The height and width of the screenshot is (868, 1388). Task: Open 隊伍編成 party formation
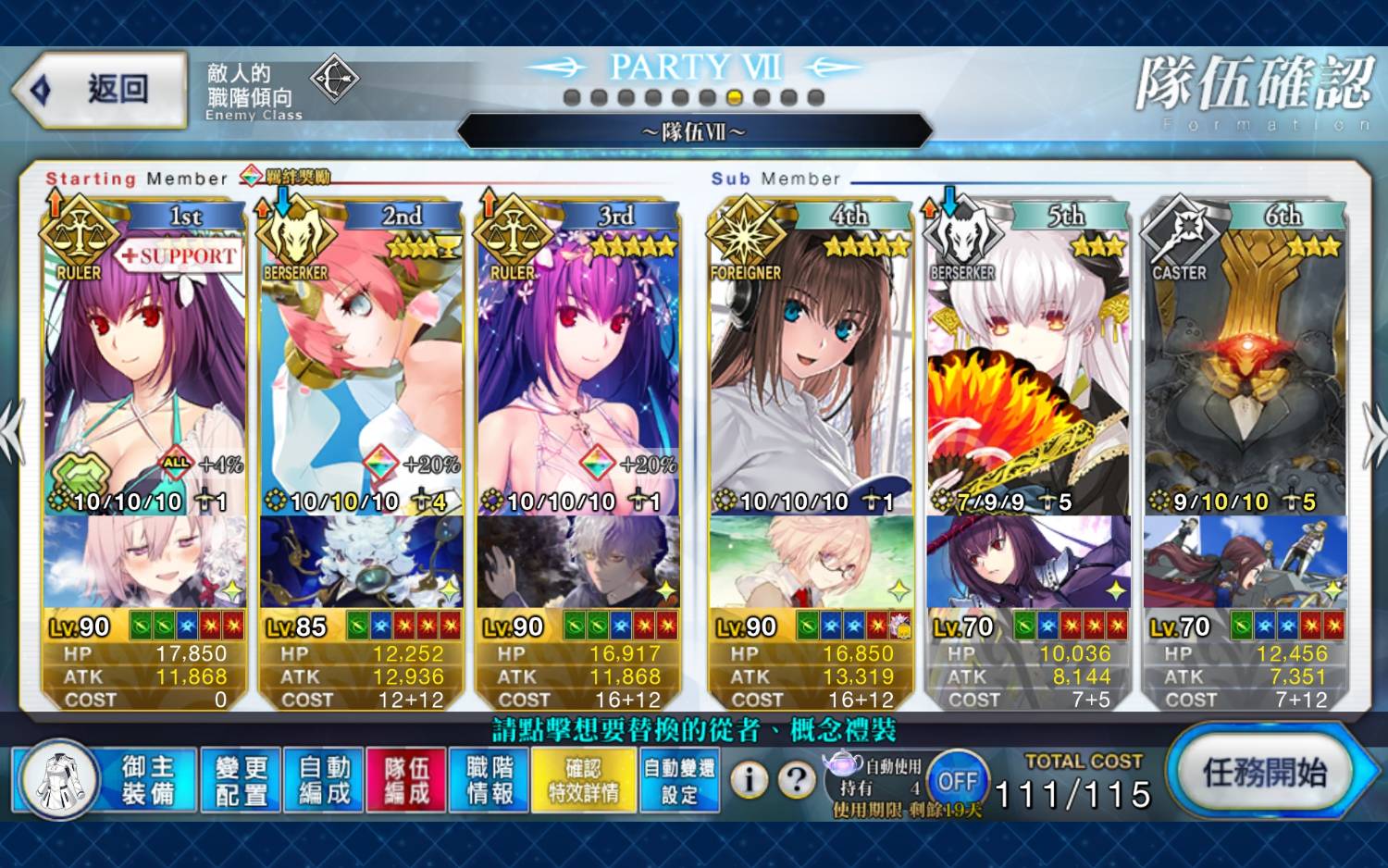pyautogui.click(x=407, y=780)
